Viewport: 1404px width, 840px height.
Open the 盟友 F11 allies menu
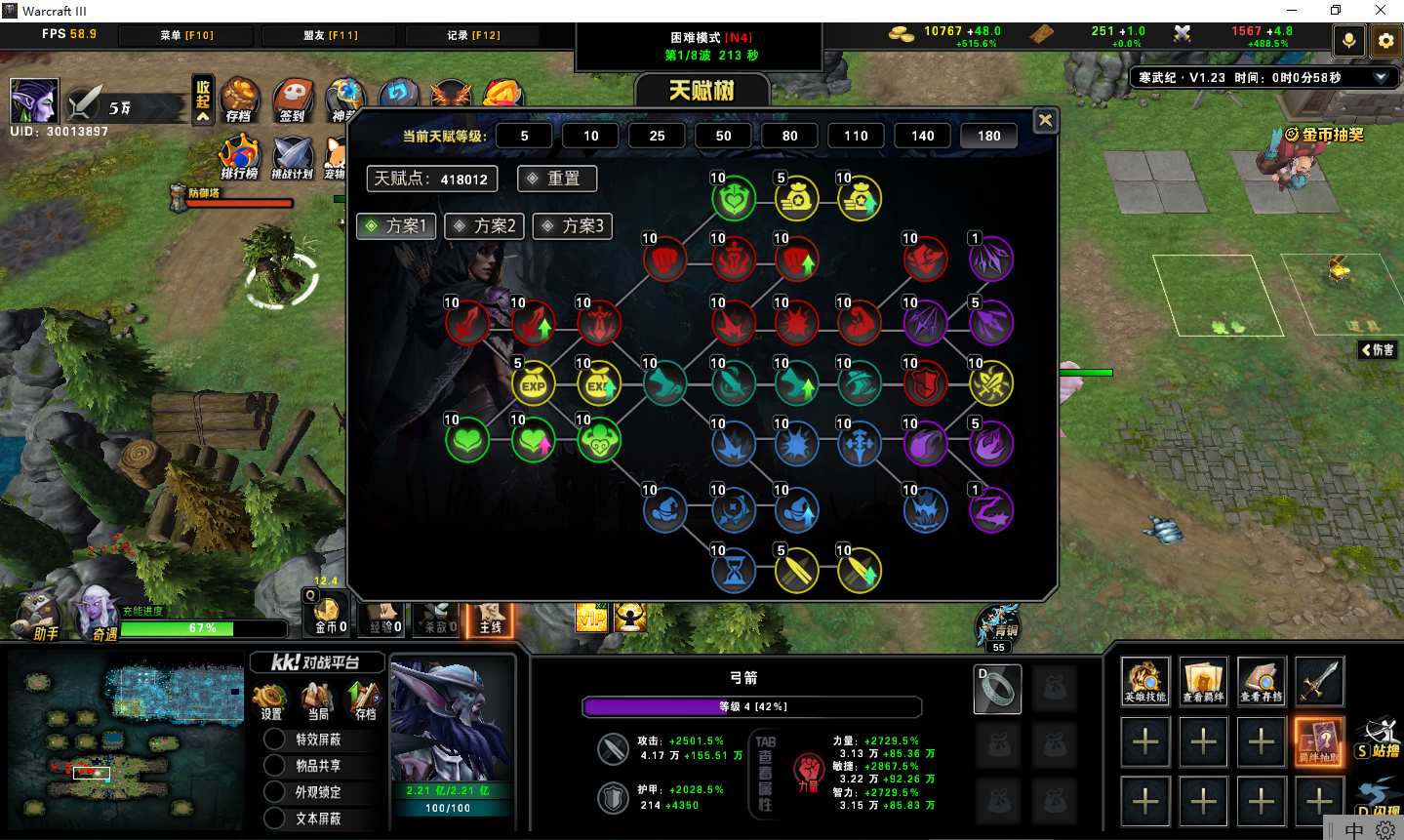[x=330, y=35]
